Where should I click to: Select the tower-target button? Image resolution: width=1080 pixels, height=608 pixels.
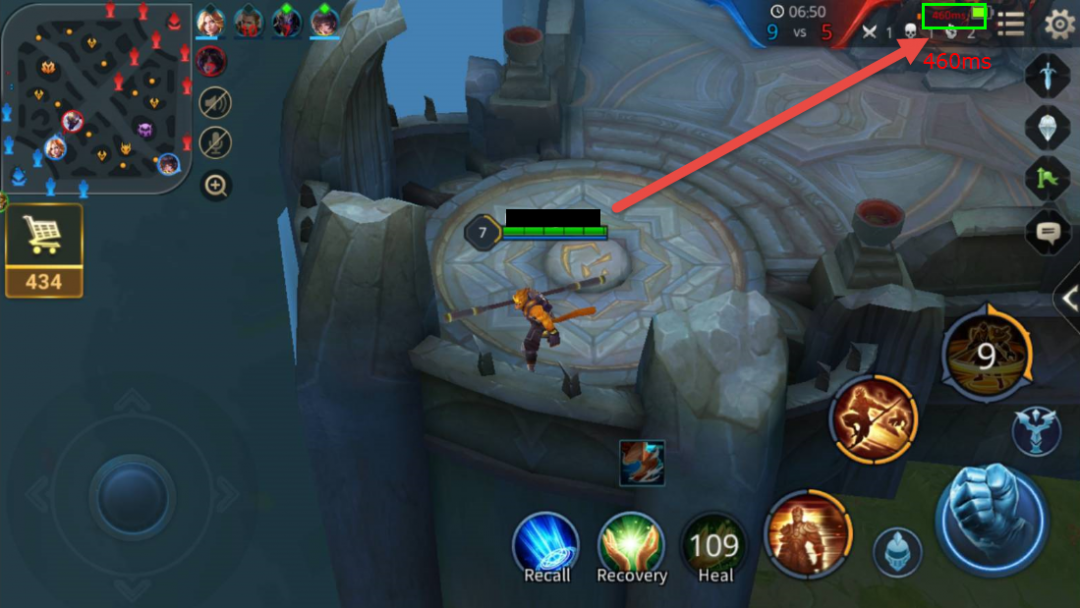tap(1035, 431)
